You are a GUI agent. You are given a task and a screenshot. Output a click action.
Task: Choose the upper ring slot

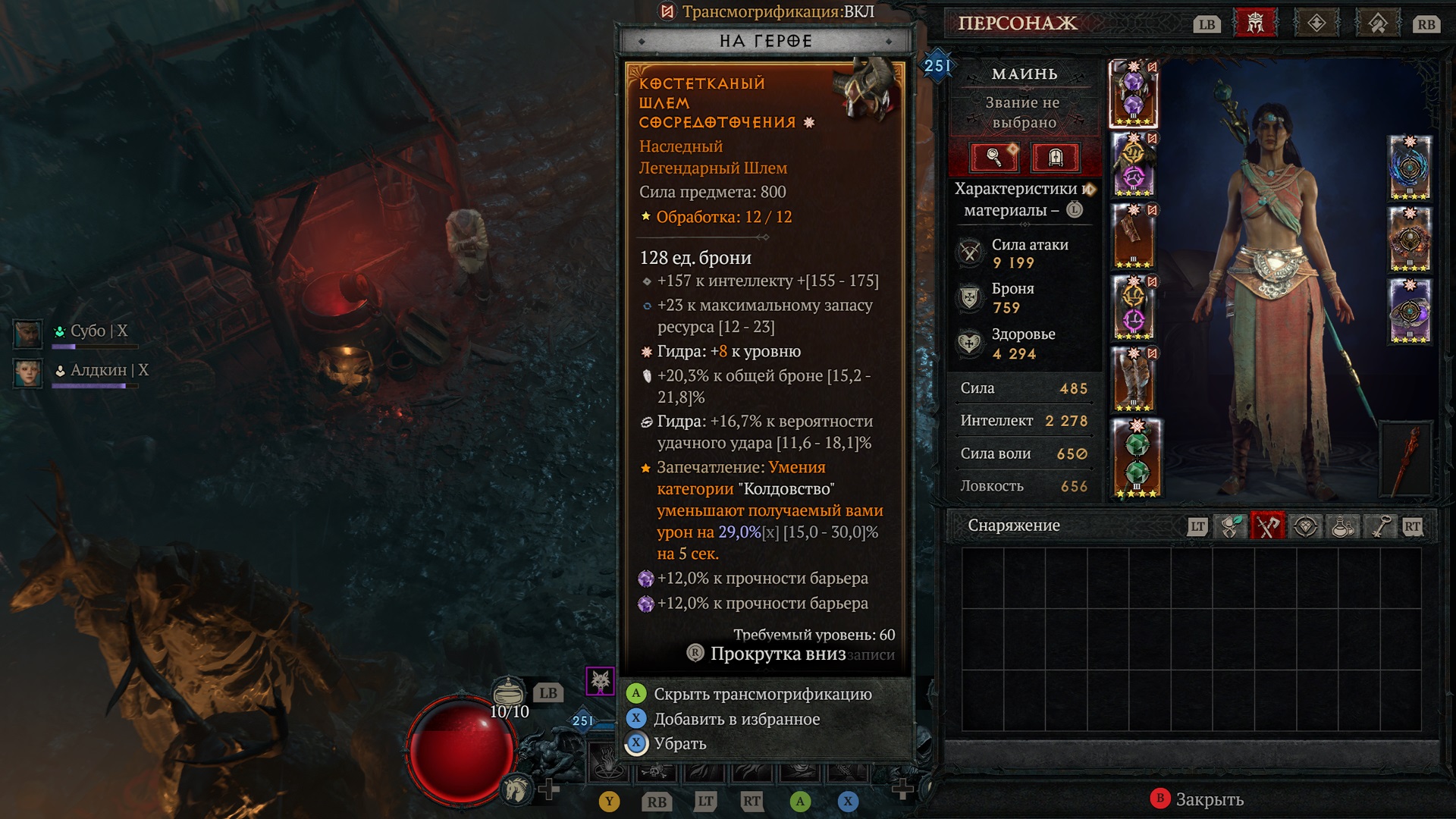1409,240
